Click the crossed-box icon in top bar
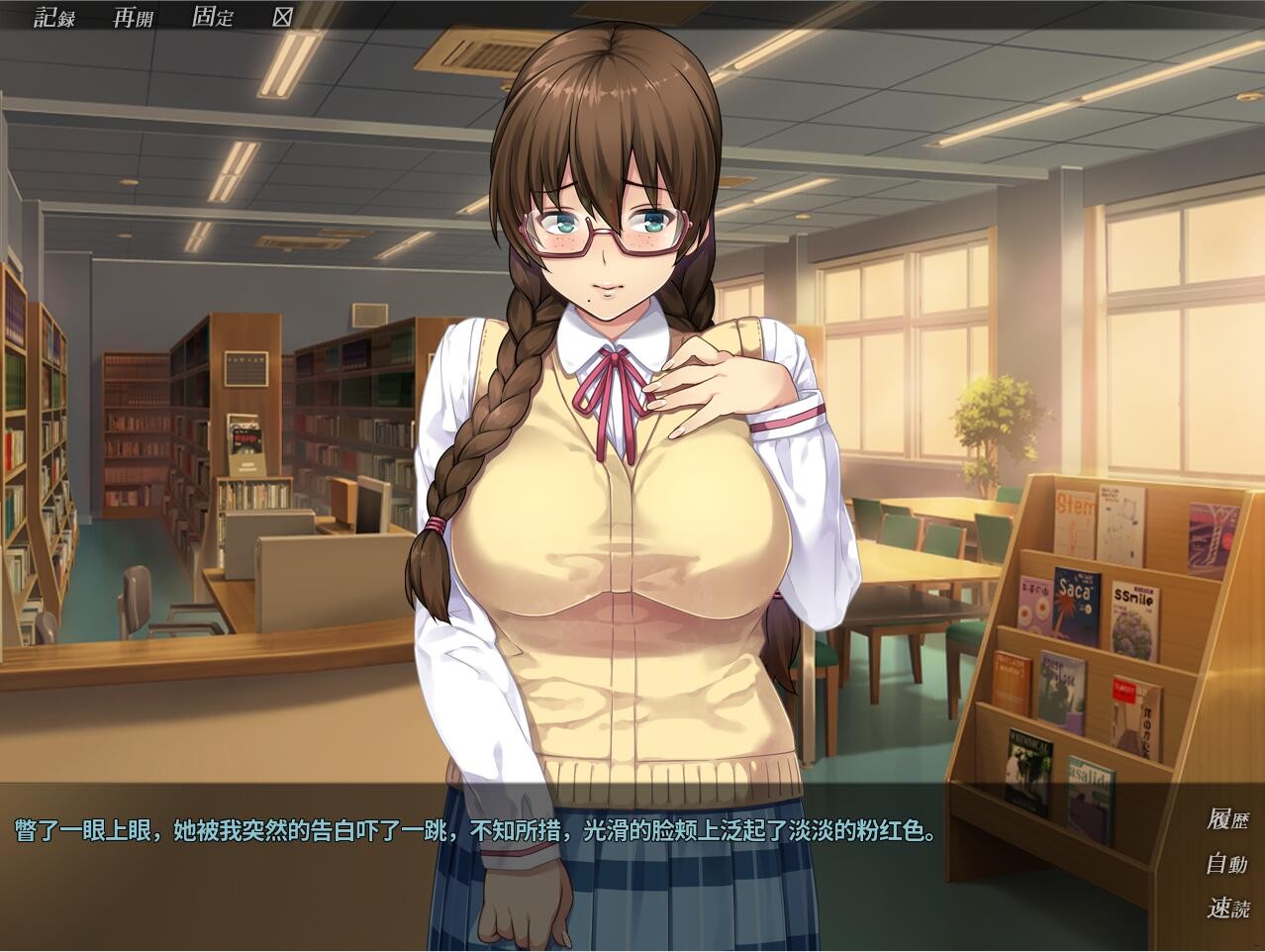Viewport: 1265px width, 952px height. coord(282,17)
